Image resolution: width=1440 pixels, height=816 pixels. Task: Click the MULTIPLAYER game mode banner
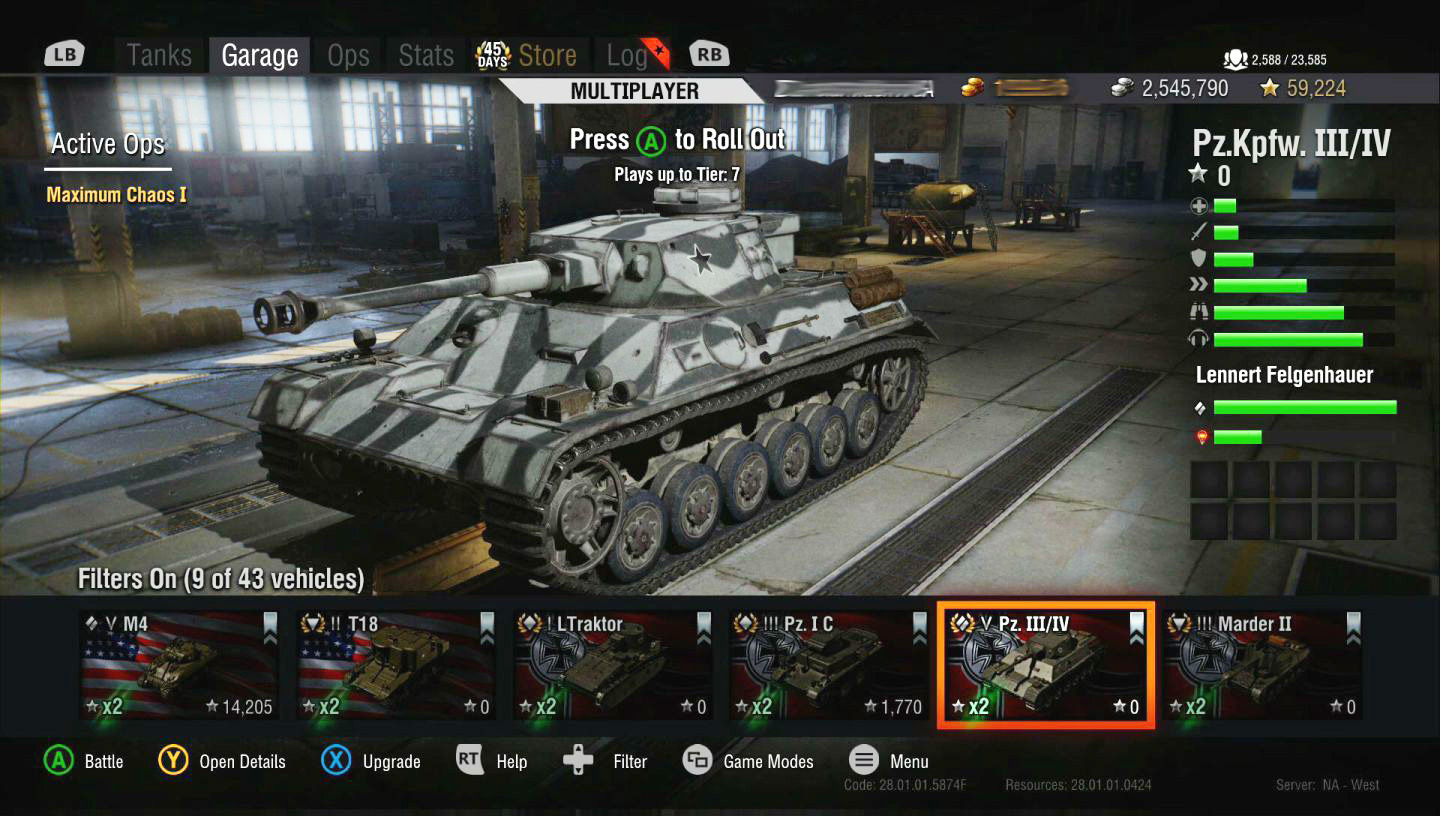pos(634,91)
